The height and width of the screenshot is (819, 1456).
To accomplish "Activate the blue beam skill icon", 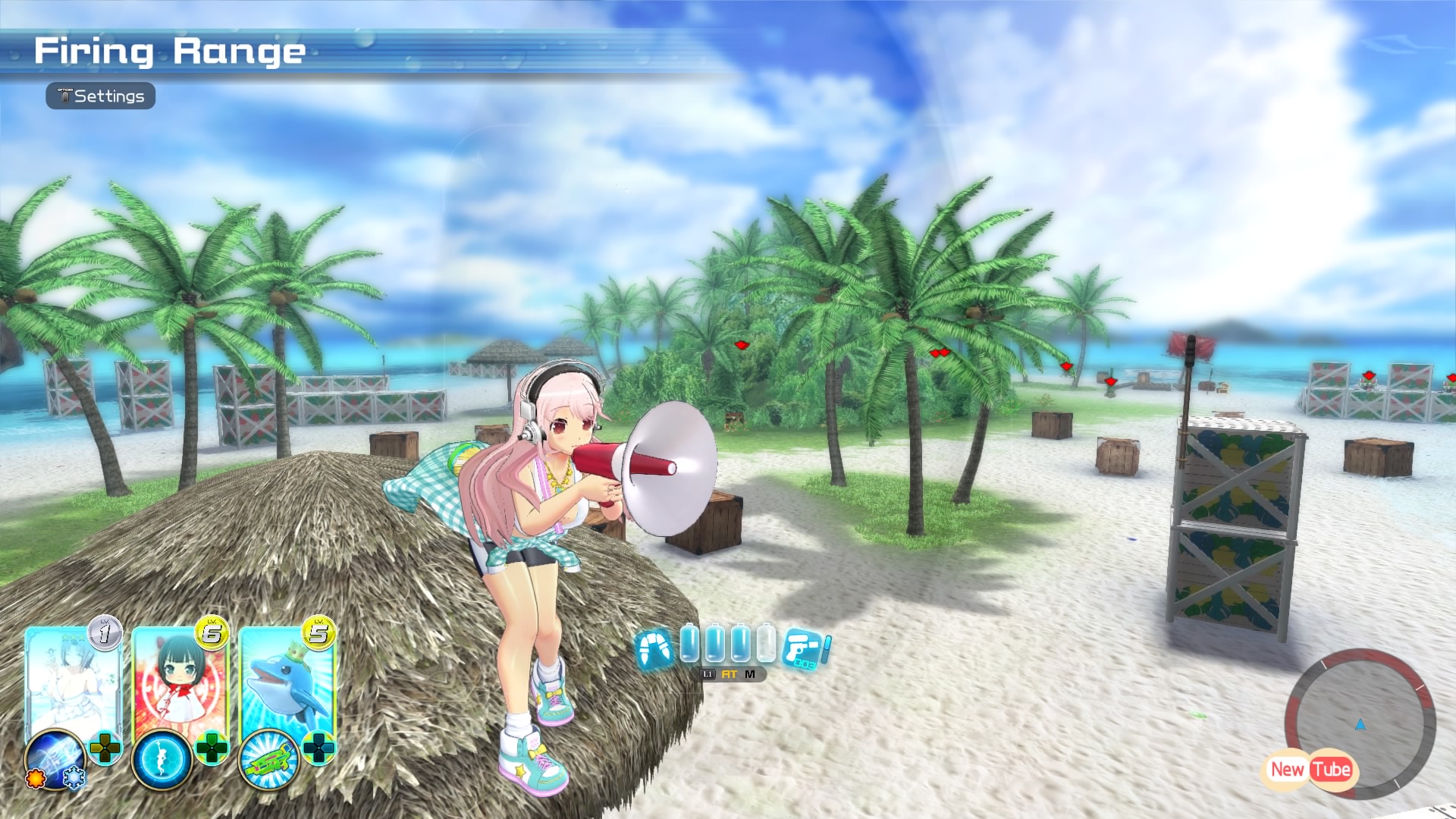I will 55,758.
